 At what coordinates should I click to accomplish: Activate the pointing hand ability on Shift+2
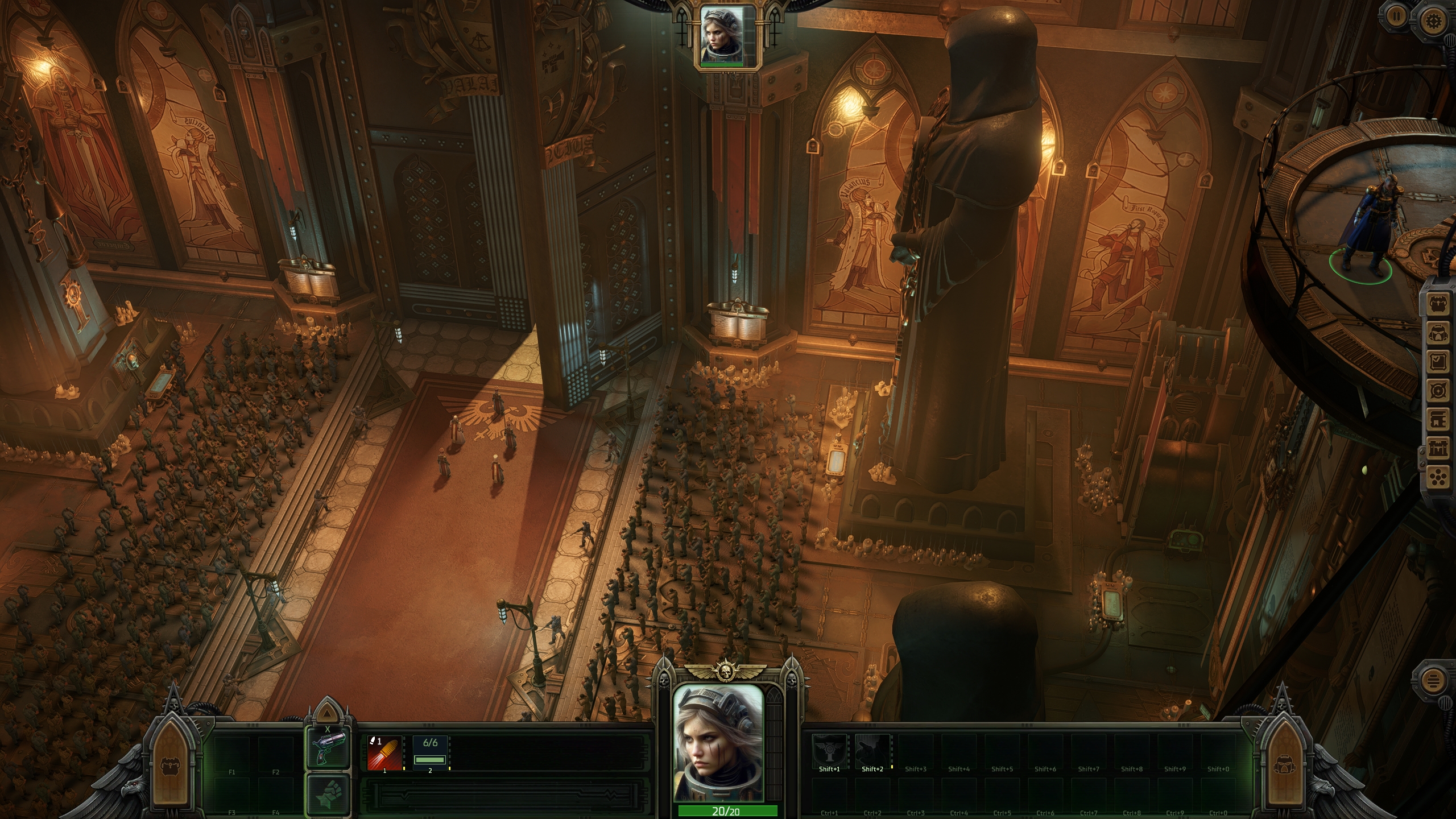tap(872, 751)
